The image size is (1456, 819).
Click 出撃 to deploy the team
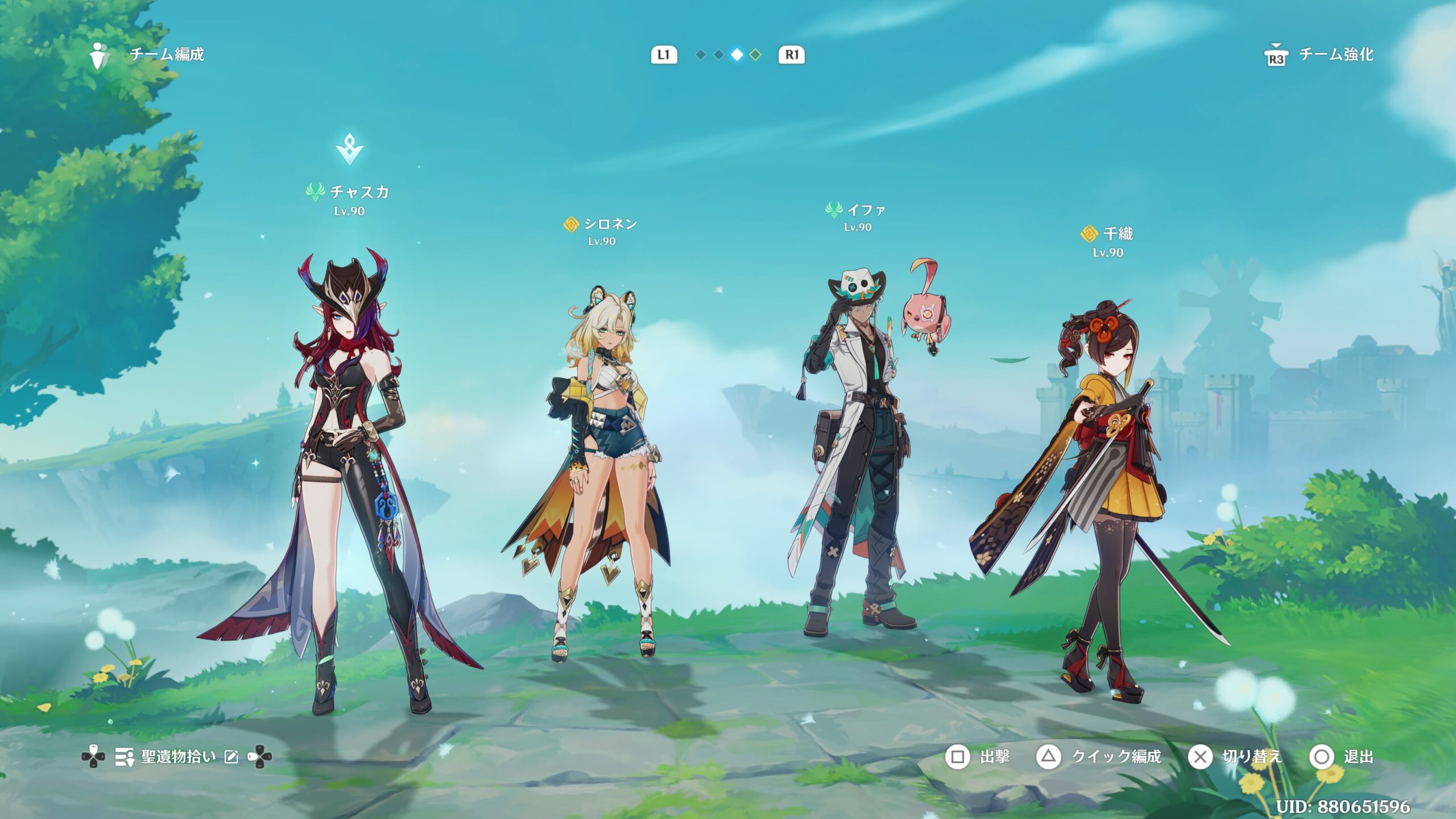click(978, 757)
